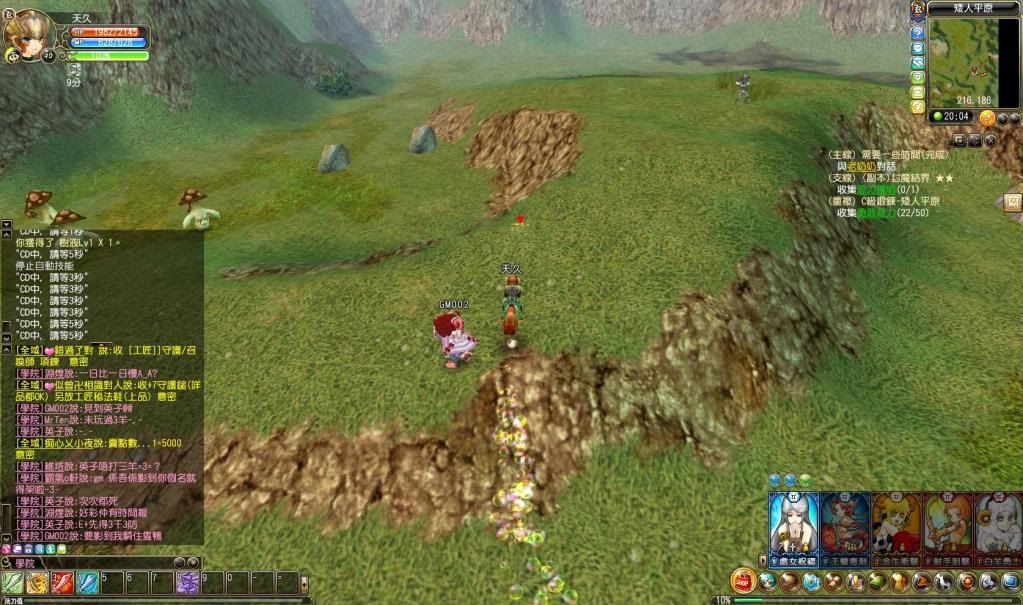The width and height of the screenshot is (1023, 605).
Task: Activate the red sword skill in slot 3
Action: (63, 583)
